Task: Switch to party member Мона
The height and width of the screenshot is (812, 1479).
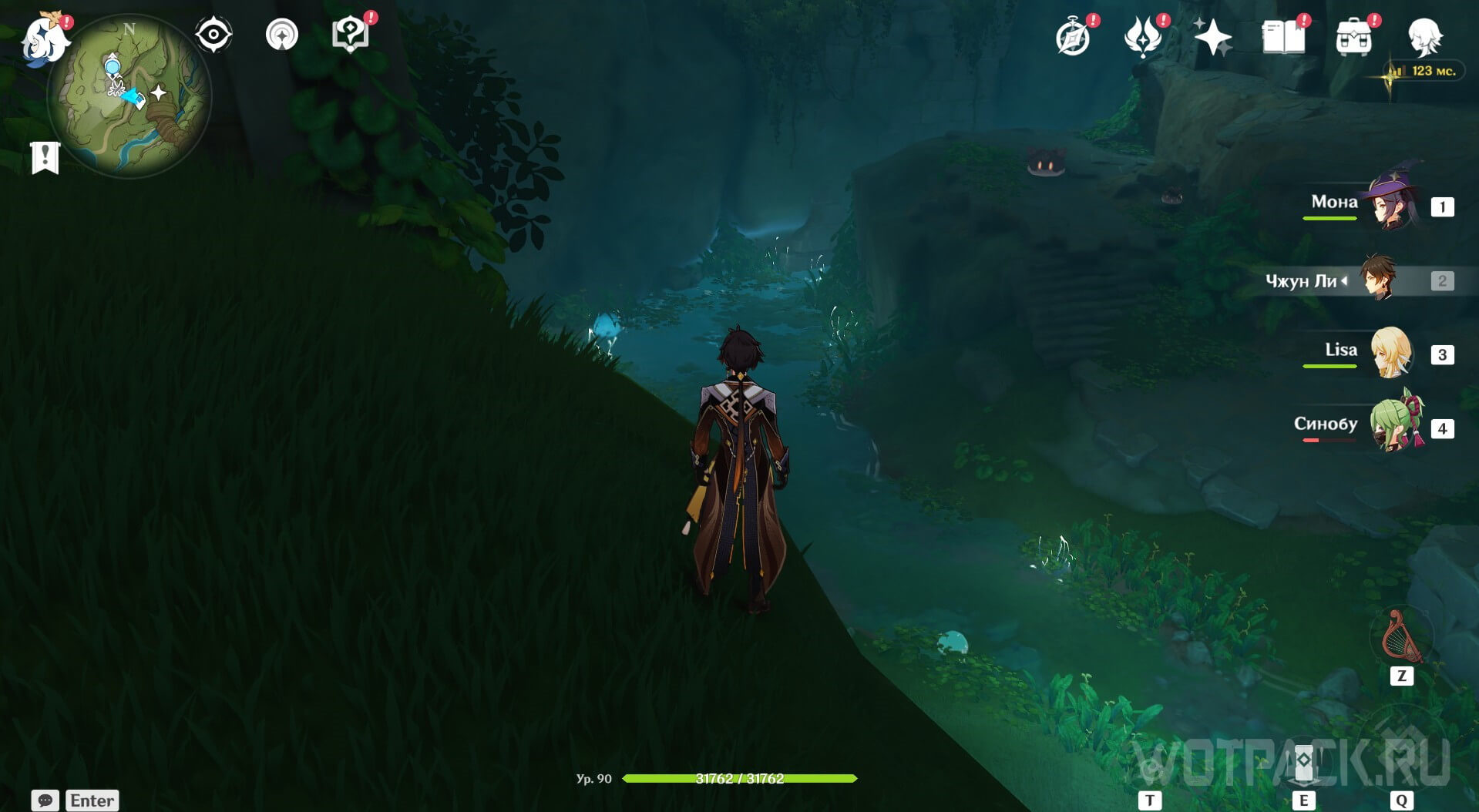Action: point(1393,204)
